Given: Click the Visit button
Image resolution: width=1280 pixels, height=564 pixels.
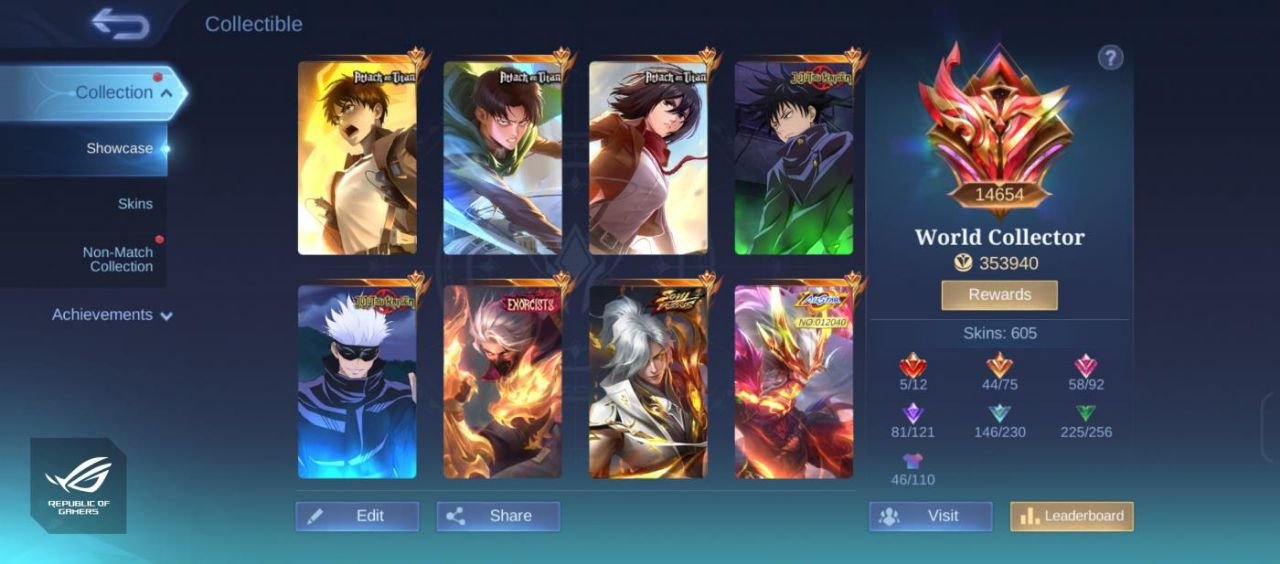Looking at the screenshot, I should (x=930, y=516).
